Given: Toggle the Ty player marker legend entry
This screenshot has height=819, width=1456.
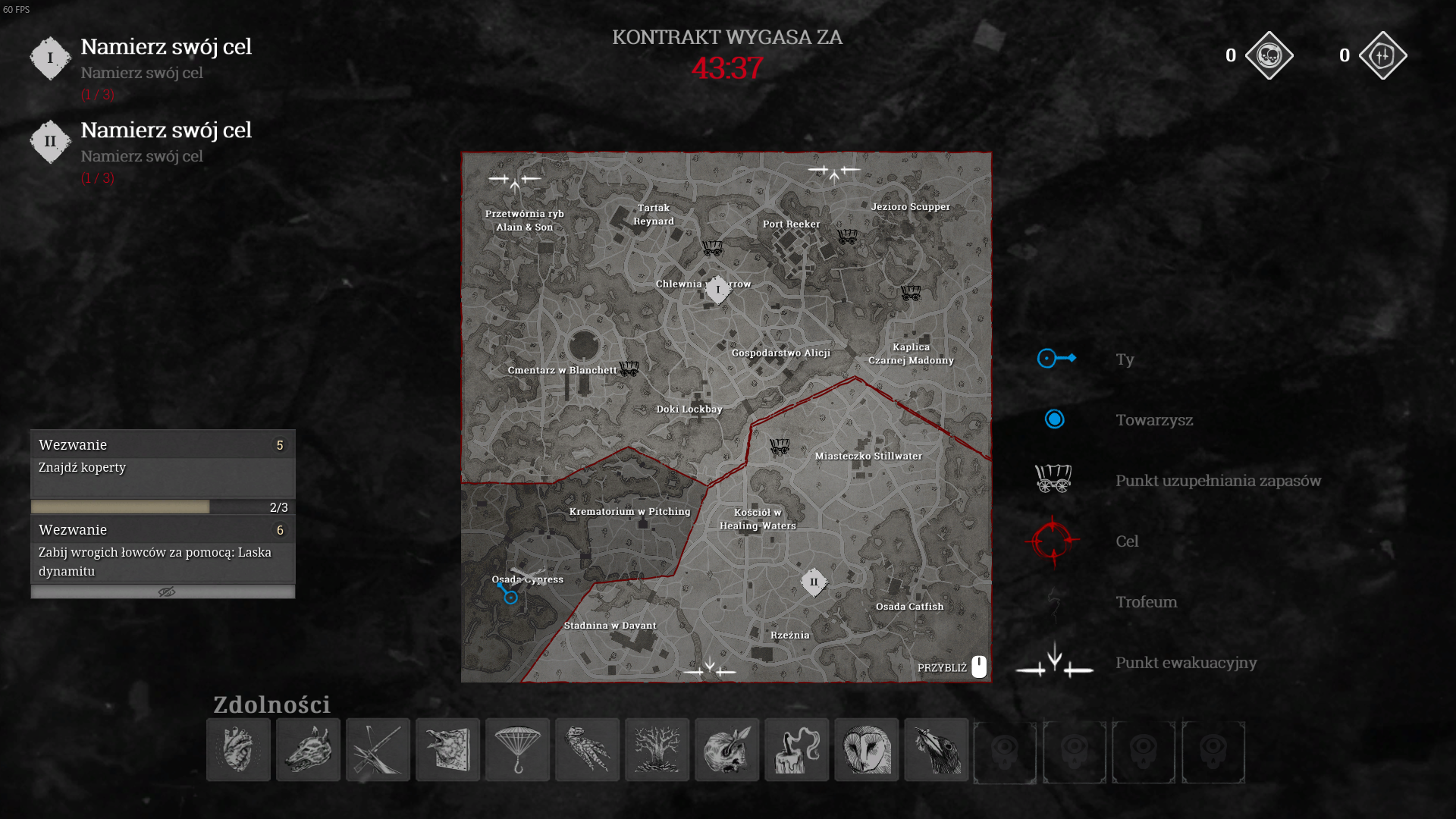Looking at the screenshot, I should click(1054, 358).
